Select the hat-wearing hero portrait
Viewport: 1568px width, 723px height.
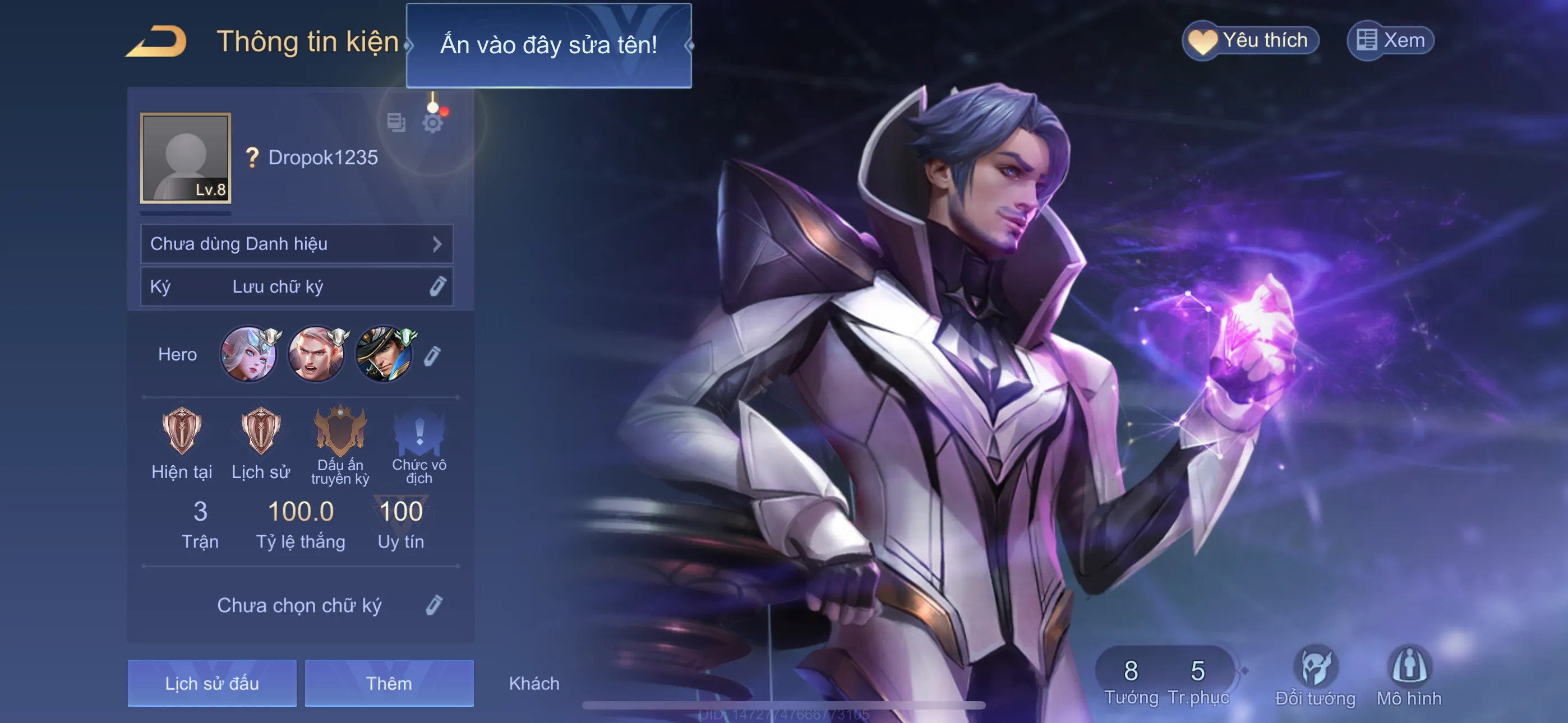pos(384,354)
